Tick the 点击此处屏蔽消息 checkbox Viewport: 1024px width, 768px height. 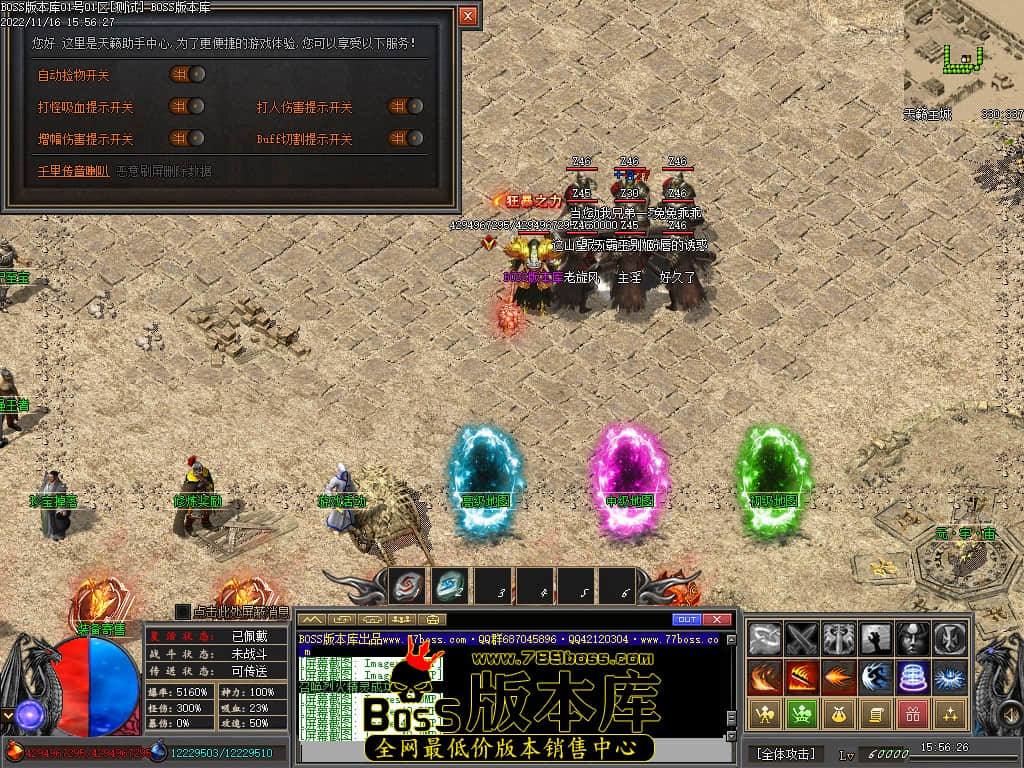tap(182, 611)
